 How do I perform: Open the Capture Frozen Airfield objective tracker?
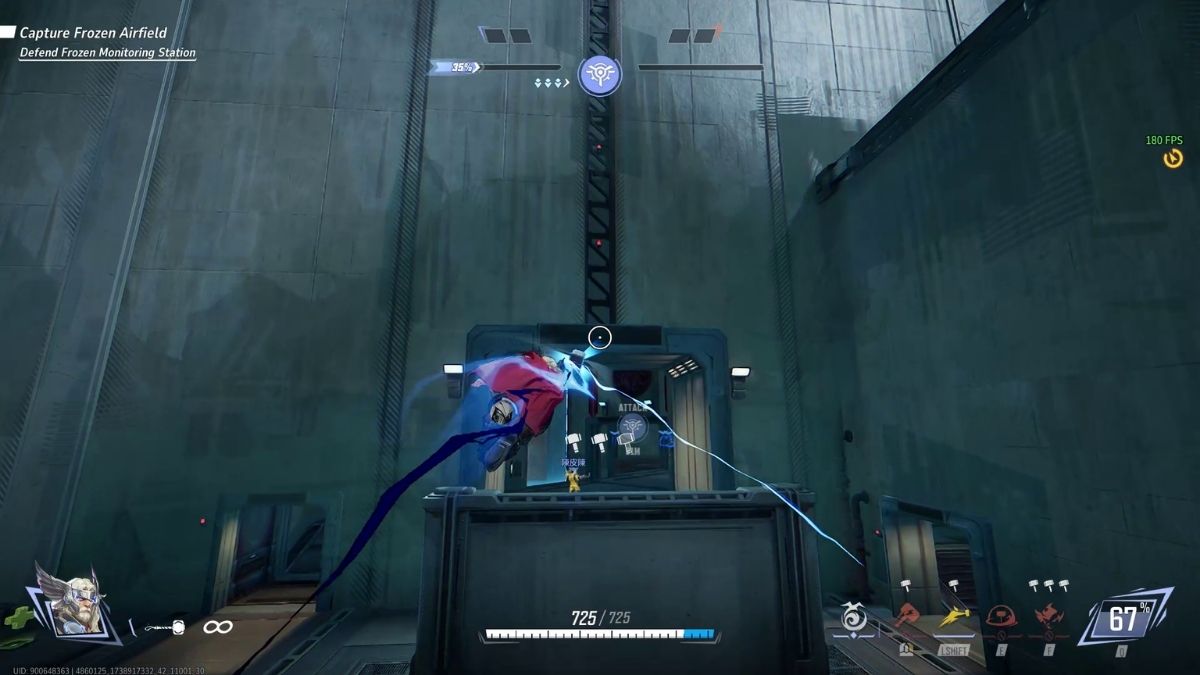coord(93,33)
